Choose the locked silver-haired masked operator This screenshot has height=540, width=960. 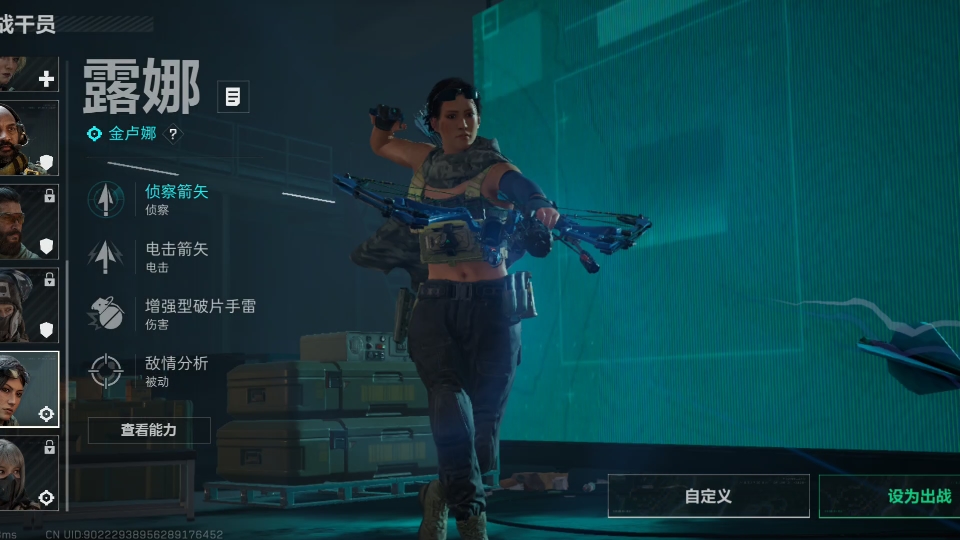tap(28, 472)
